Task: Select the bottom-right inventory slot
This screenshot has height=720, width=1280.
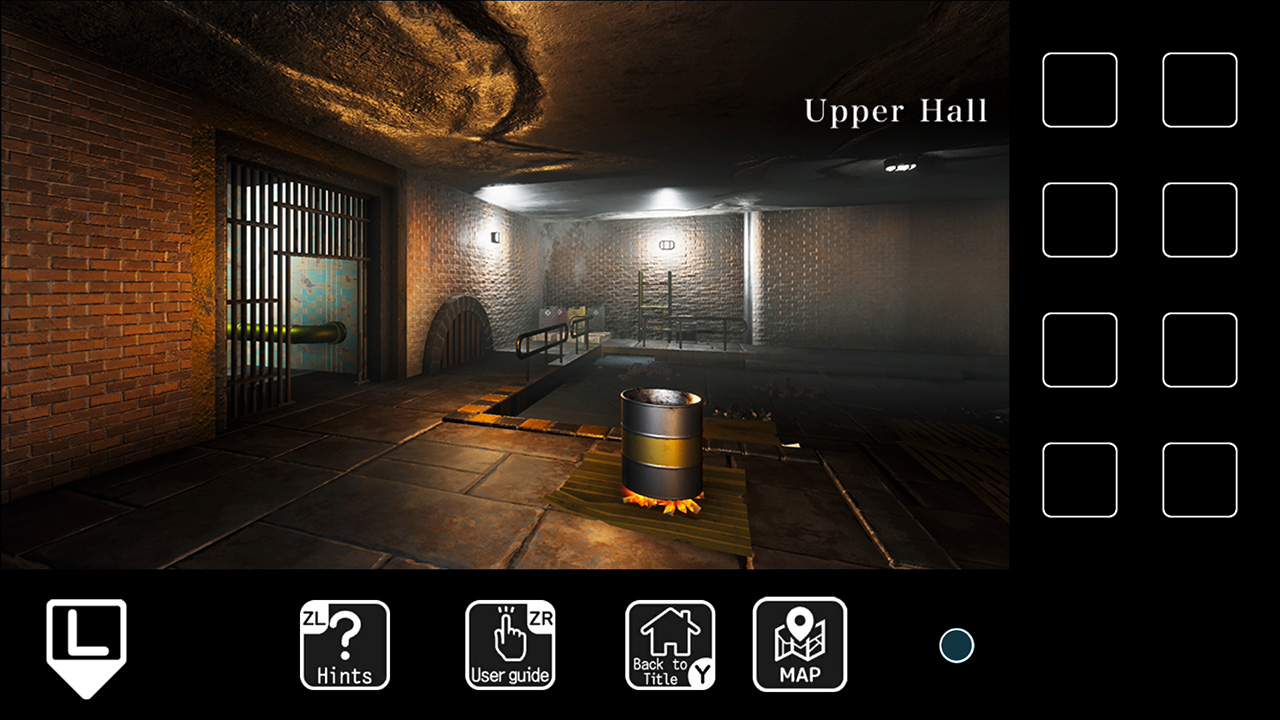Action: (x=1200, y=481)
